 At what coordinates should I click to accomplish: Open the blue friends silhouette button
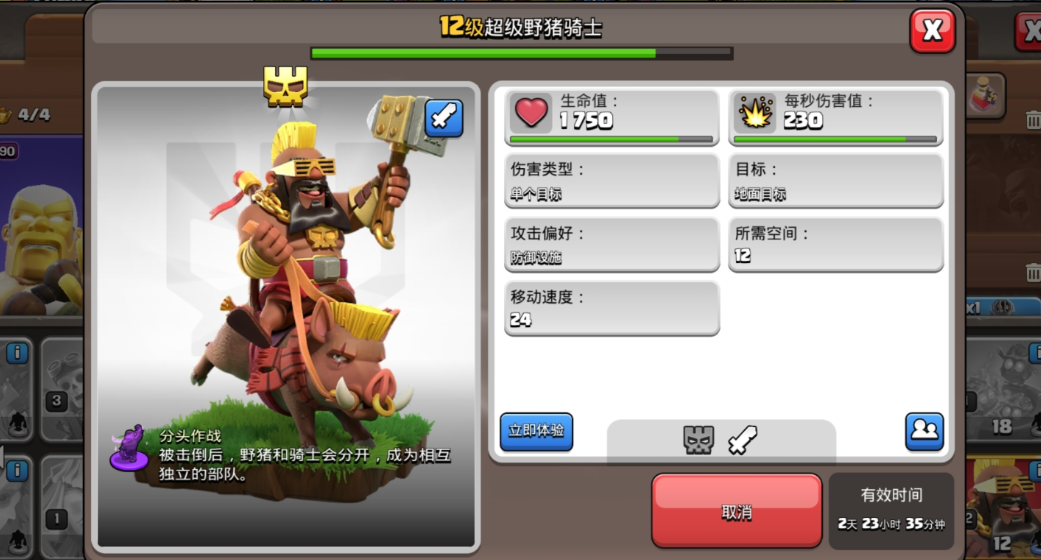[x=924, y=431]
